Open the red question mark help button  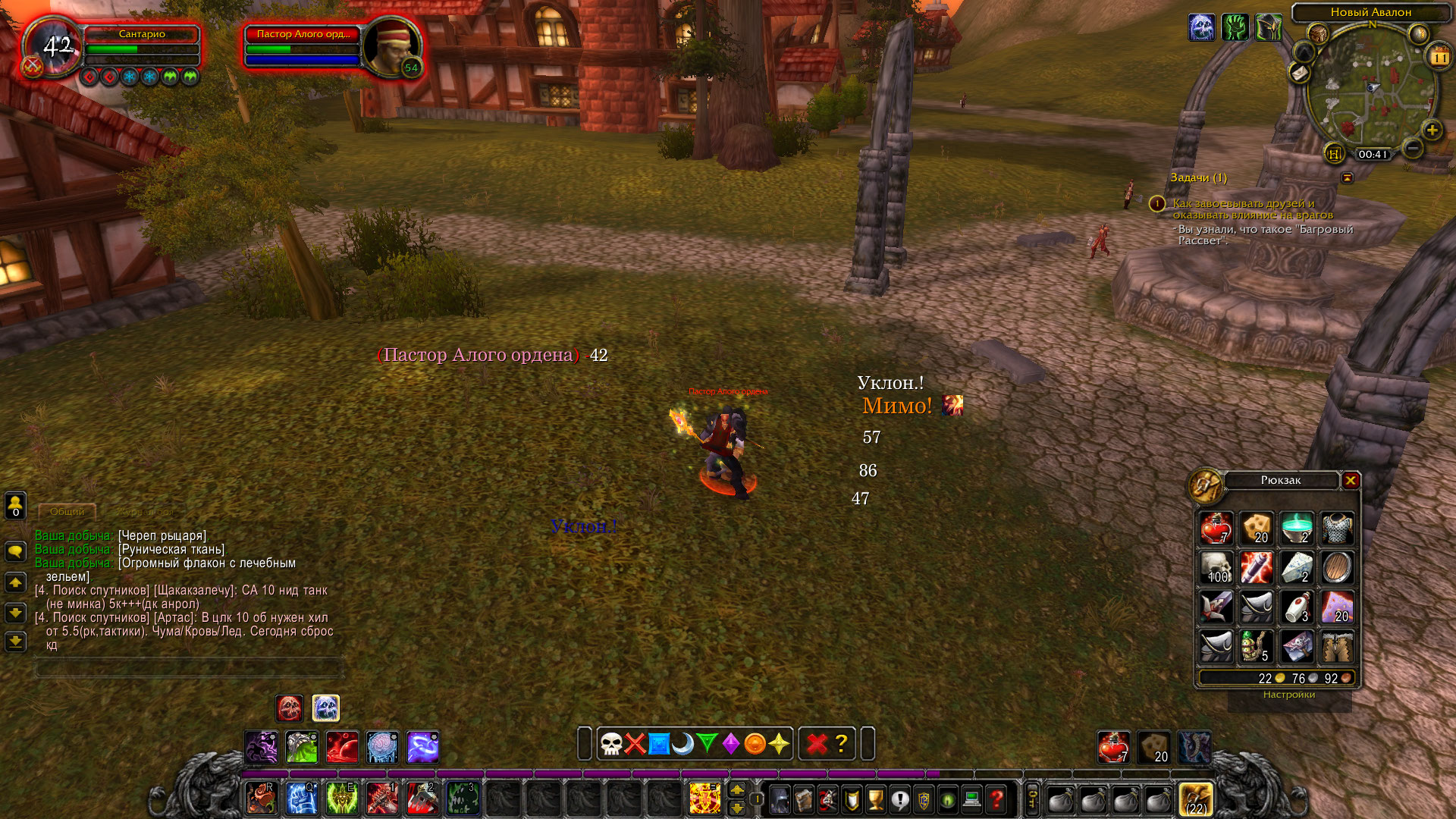click(x=996, y=799)
